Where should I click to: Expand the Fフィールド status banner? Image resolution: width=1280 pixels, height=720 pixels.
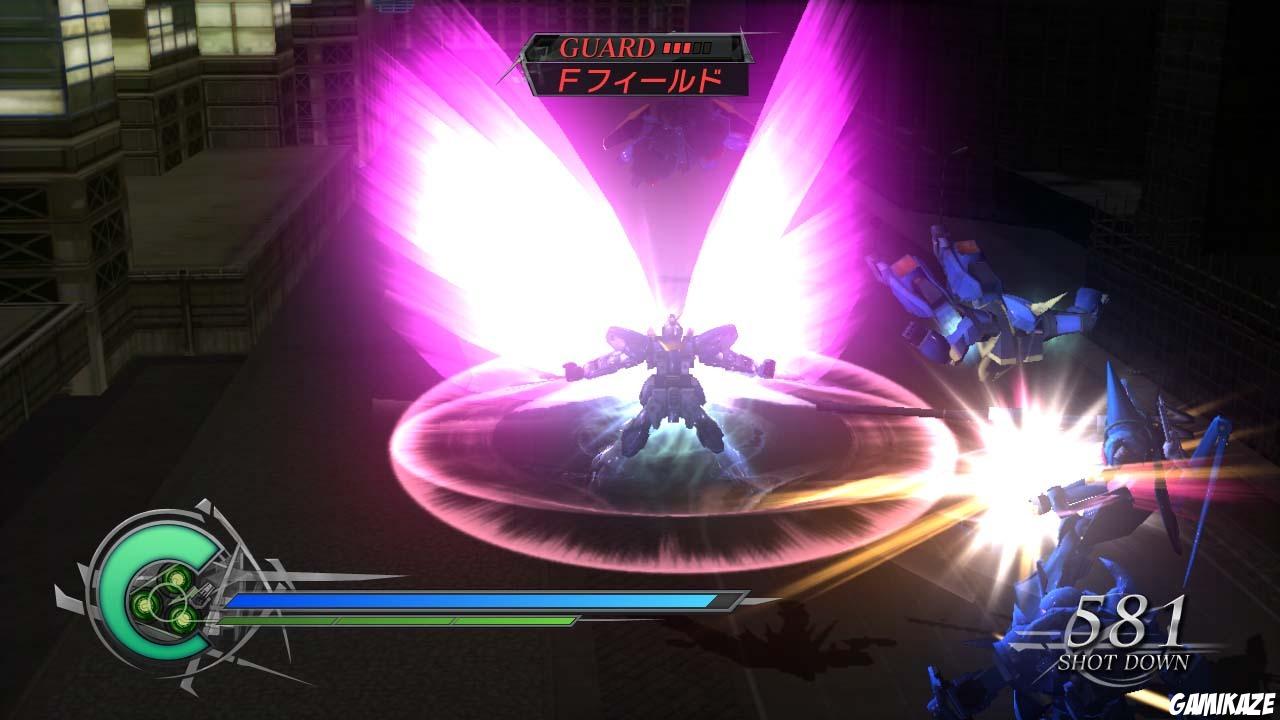pos(642,80)
